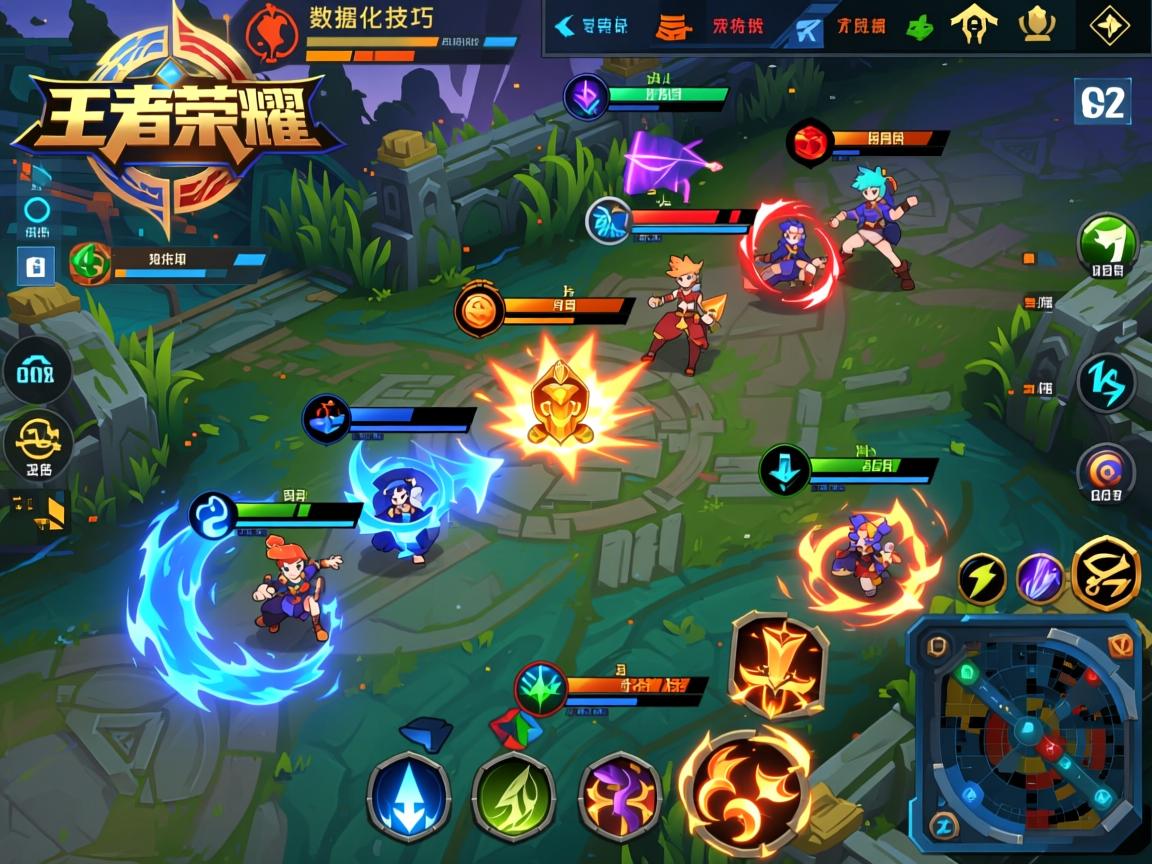This screenshot has height=864, width=1152.
Task: Click the large golden emblem button
Action: 1106,572
